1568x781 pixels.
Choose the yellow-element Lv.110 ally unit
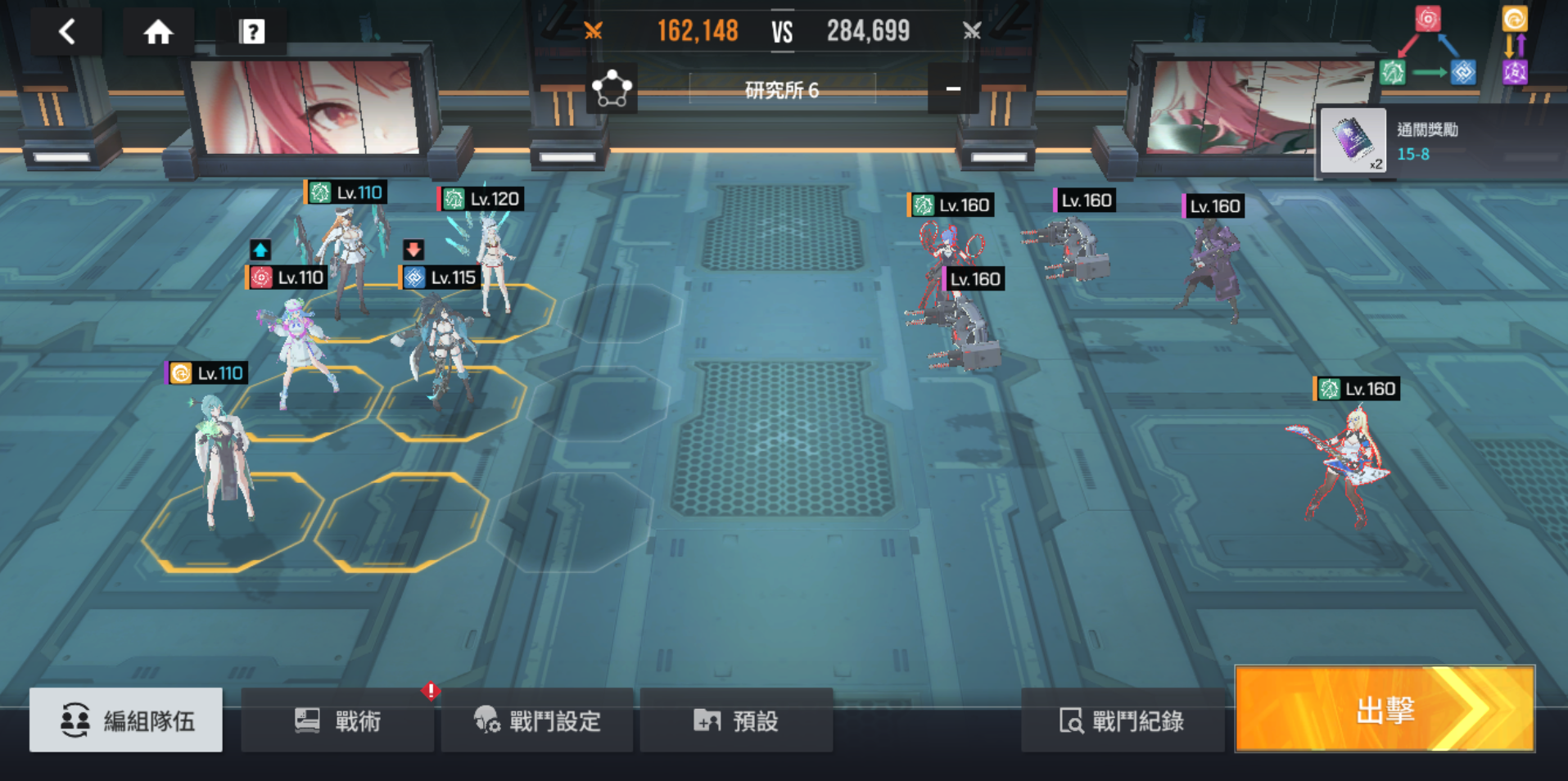[x=224, y=458]
